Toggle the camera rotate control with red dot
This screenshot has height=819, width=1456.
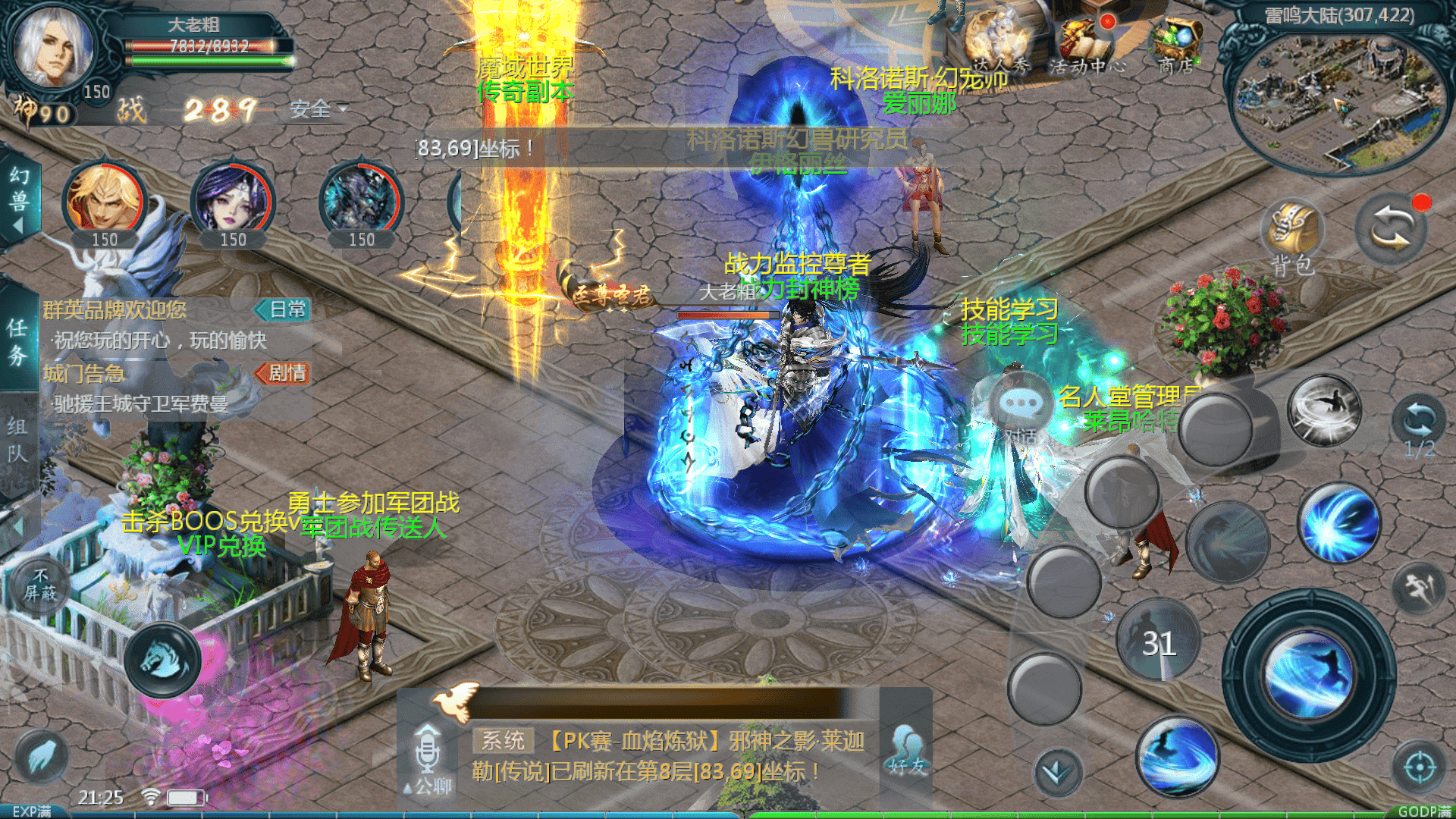1391,227
